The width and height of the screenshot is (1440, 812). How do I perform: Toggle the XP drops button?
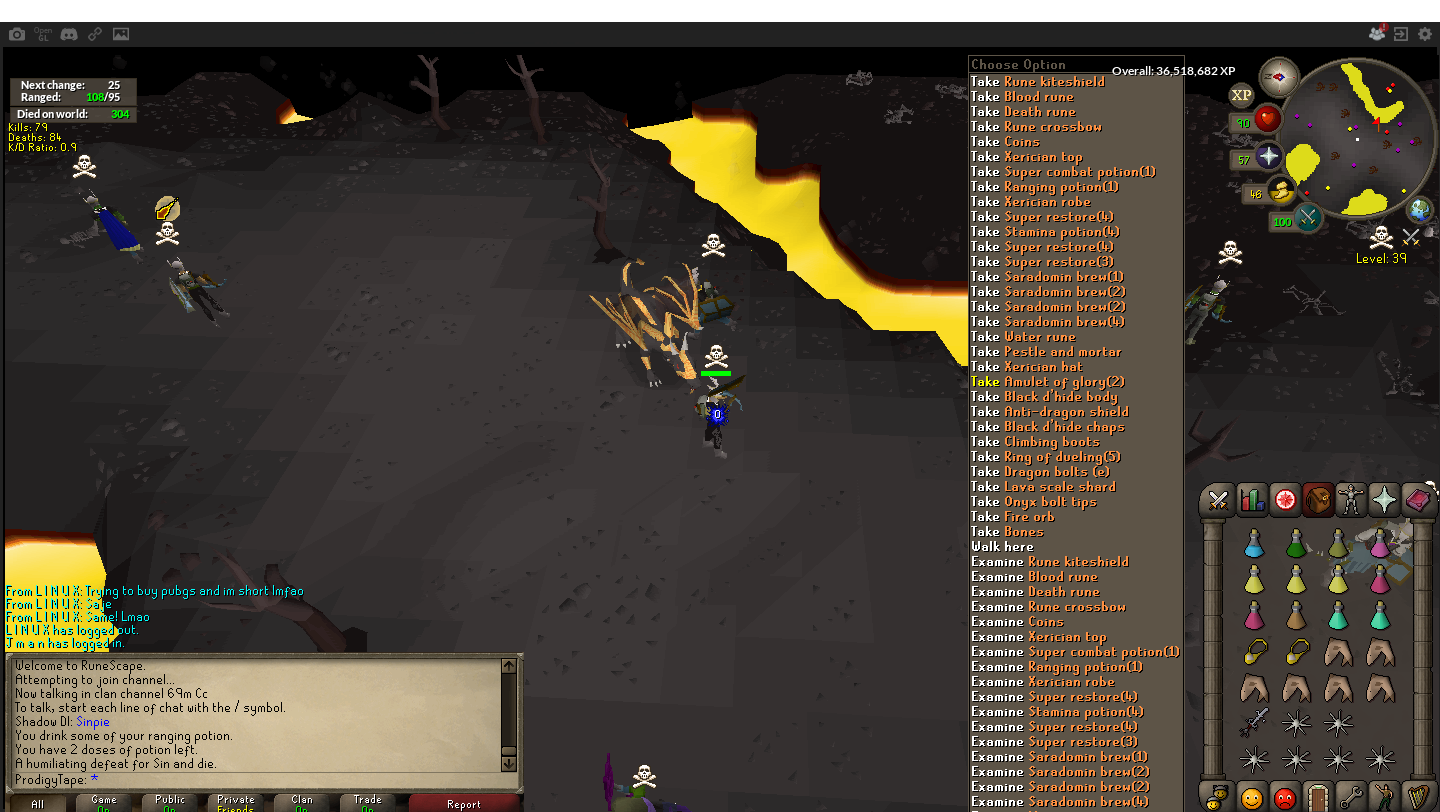coord(1241,96)
